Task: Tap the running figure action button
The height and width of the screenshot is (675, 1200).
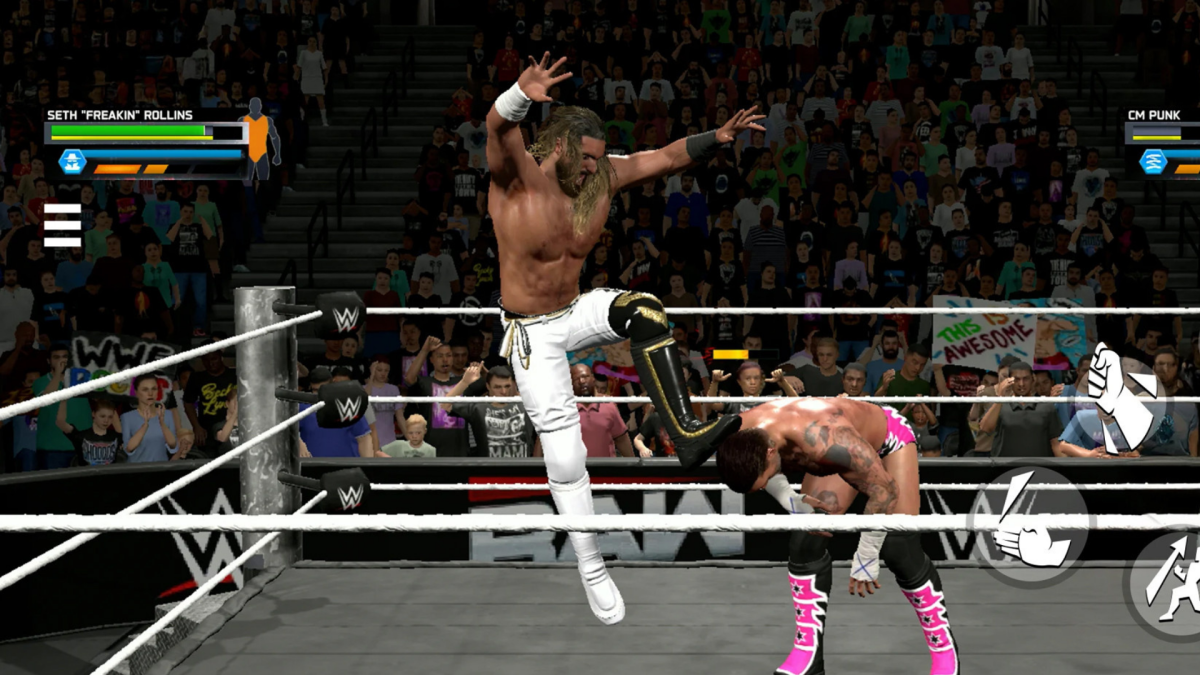Action: click(1172, 580)
